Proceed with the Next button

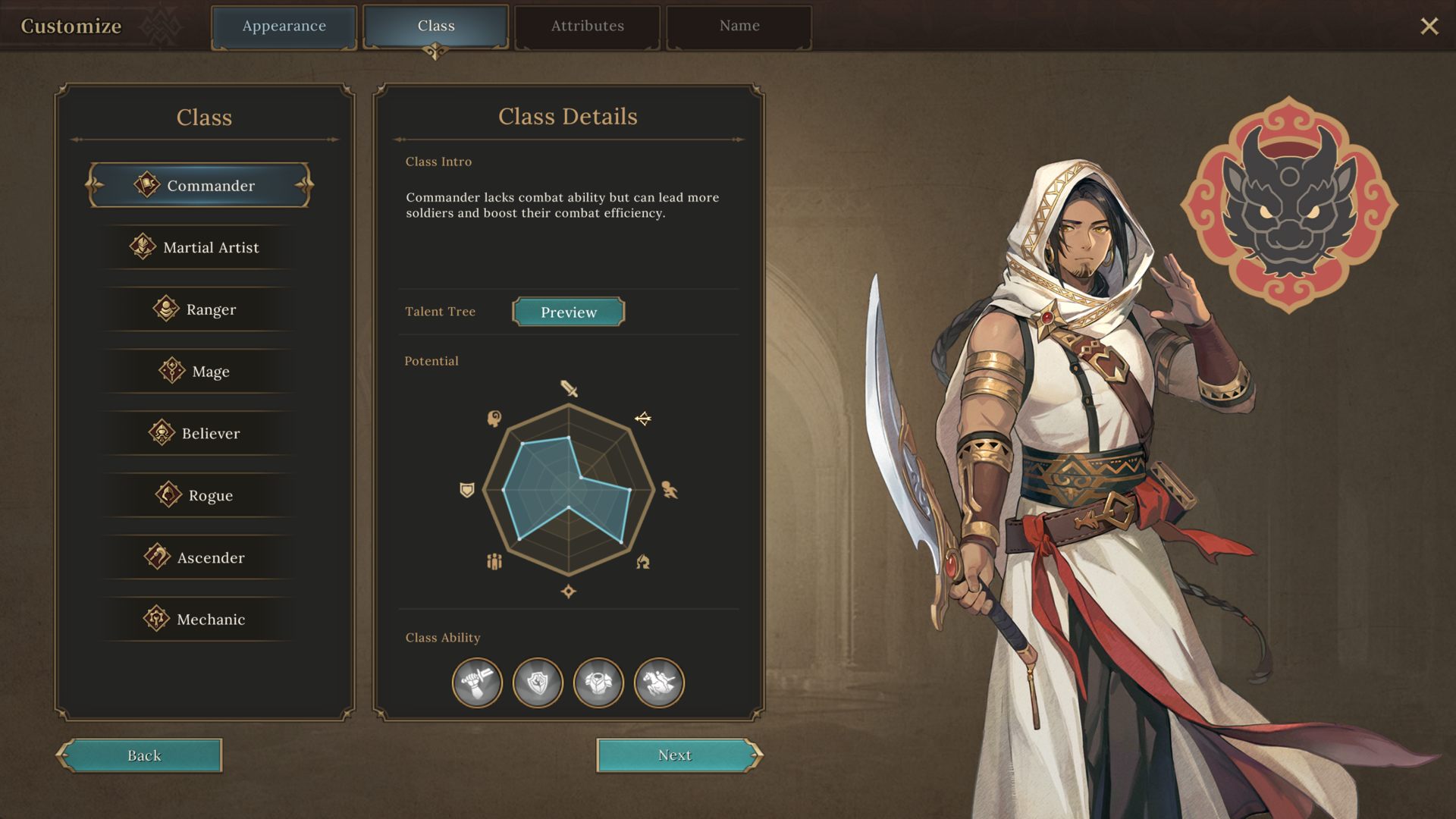point(677,755)
